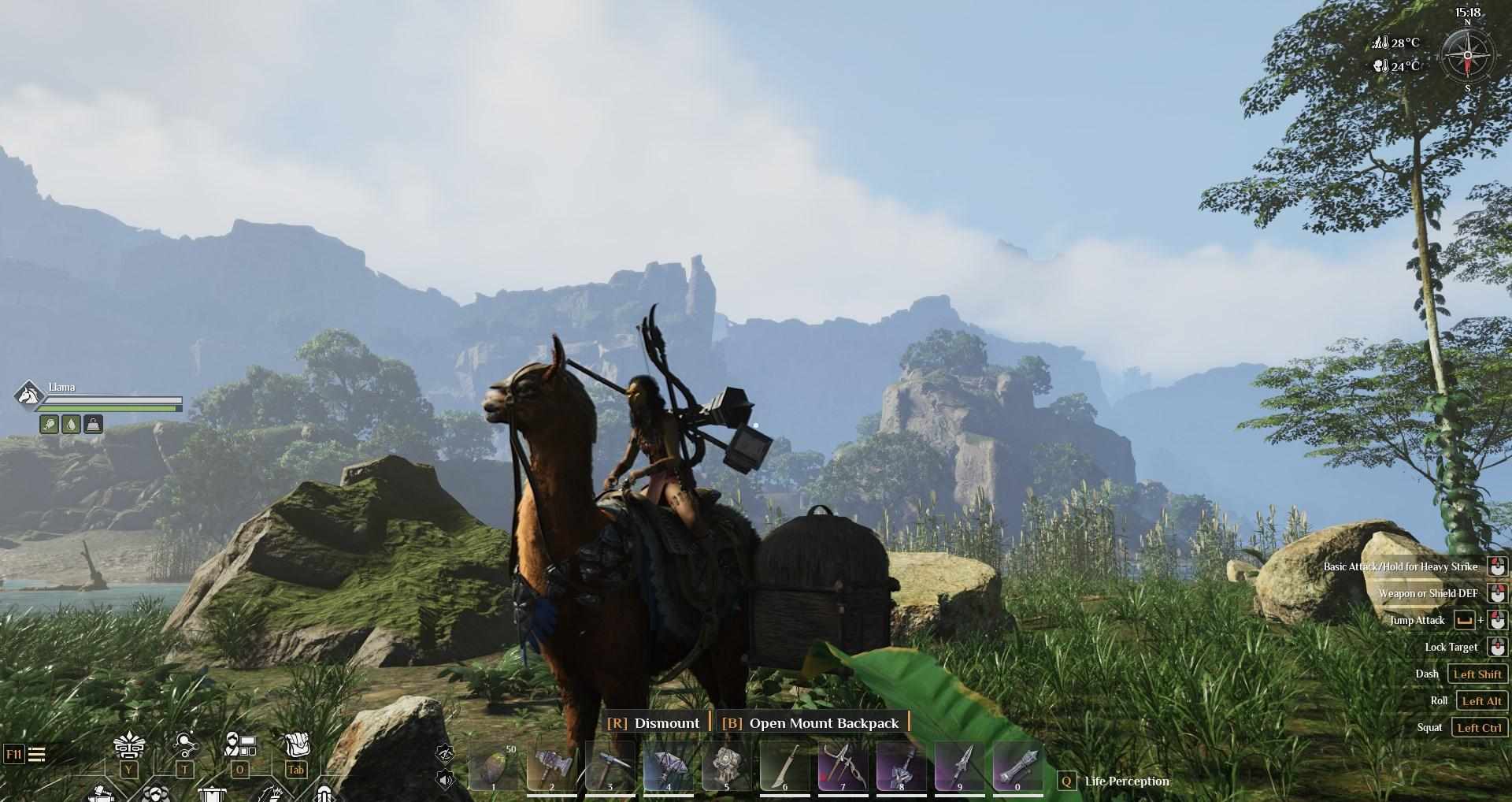Viewport: 1512px width, 802px height.
Task: Click the mount's water droplet status icon
Action: 71,425
